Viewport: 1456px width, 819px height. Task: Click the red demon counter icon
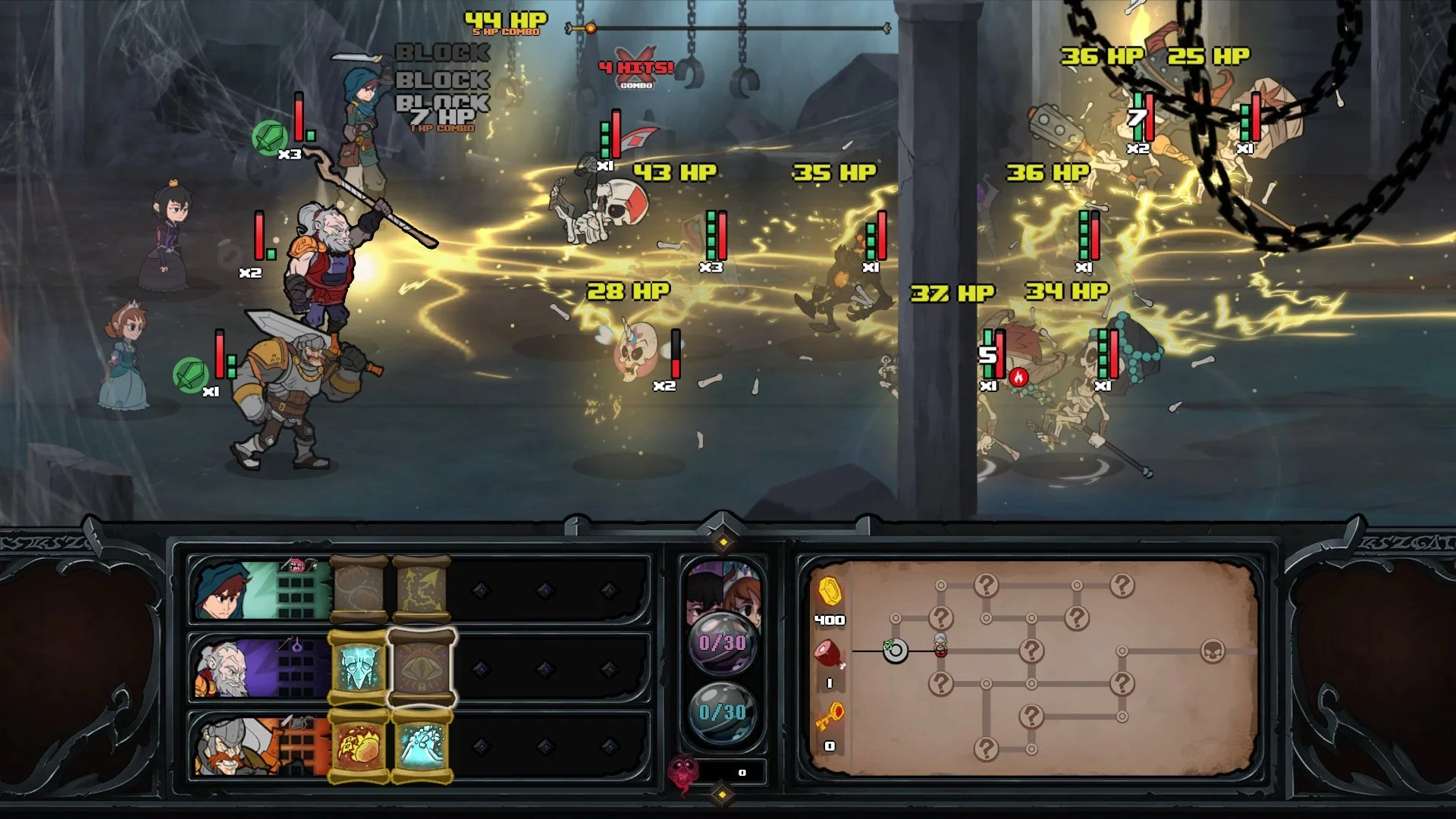point(682,768)
